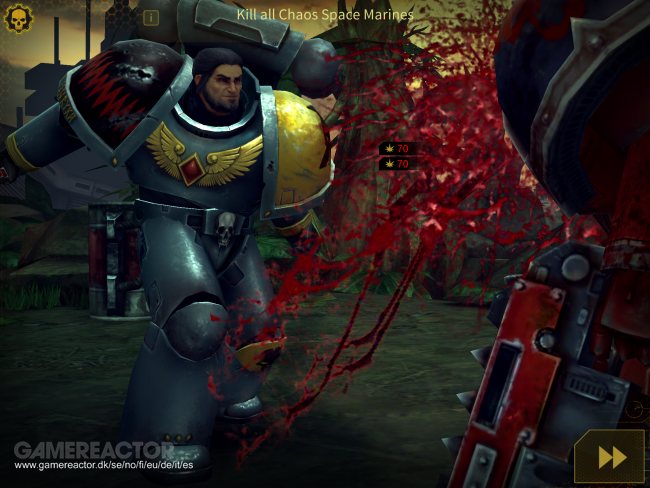This screenshot has height=488, width=650.
Task: Tap the small info "i" button
Action: pos(151,17)
